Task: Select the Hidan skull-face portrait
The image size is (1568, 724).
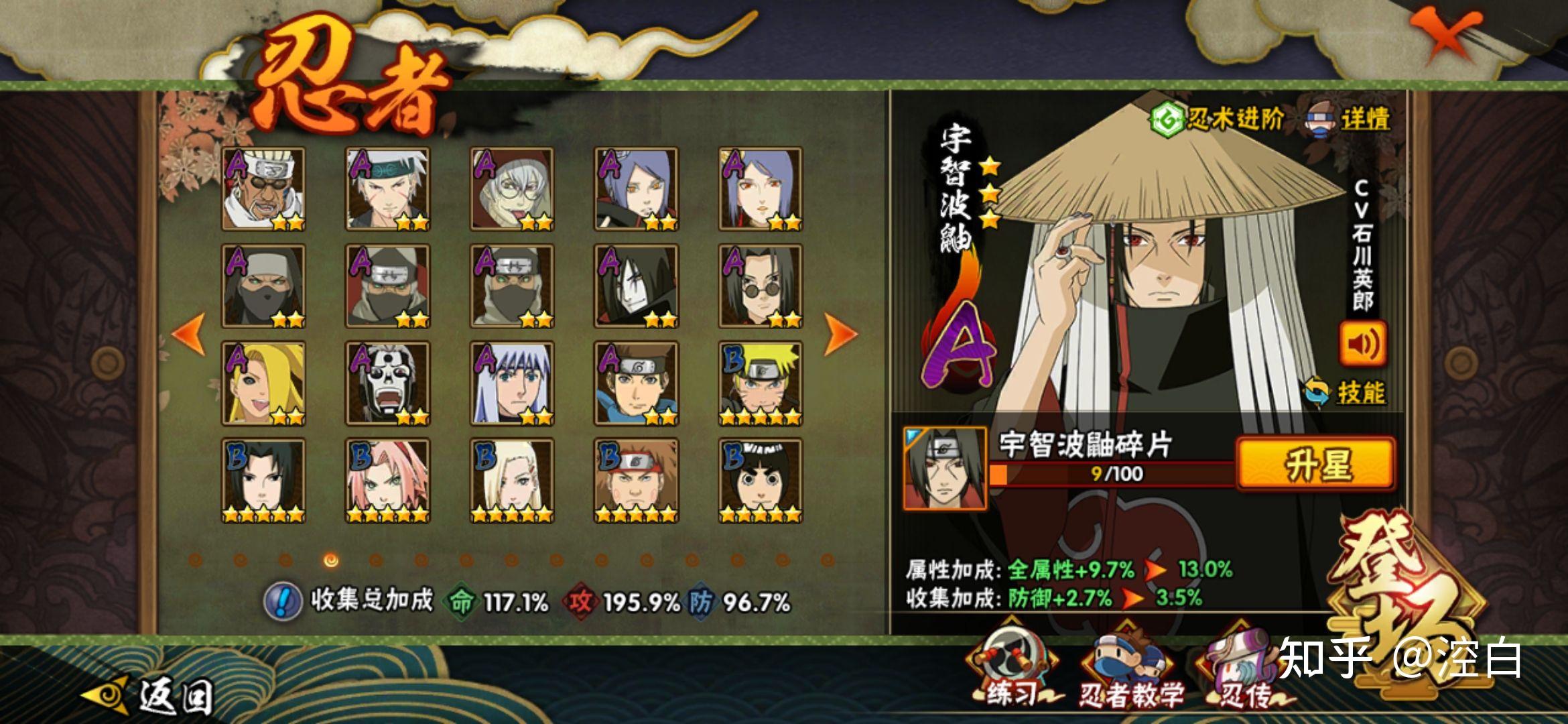Action: 388,383
